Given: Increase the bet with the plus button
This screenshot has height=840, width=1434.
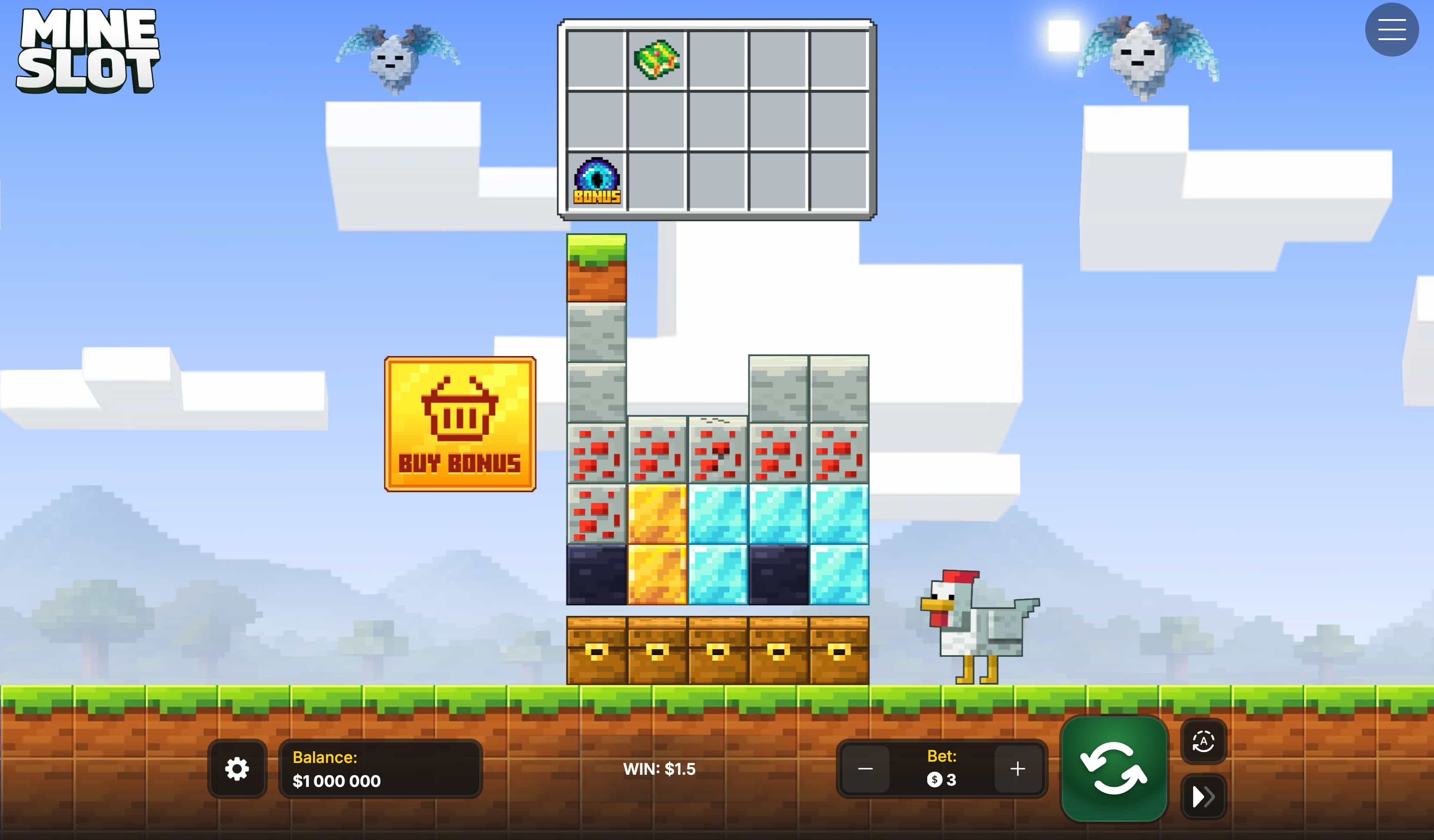Looking at the screenshot, I should tap(1018, 769).
